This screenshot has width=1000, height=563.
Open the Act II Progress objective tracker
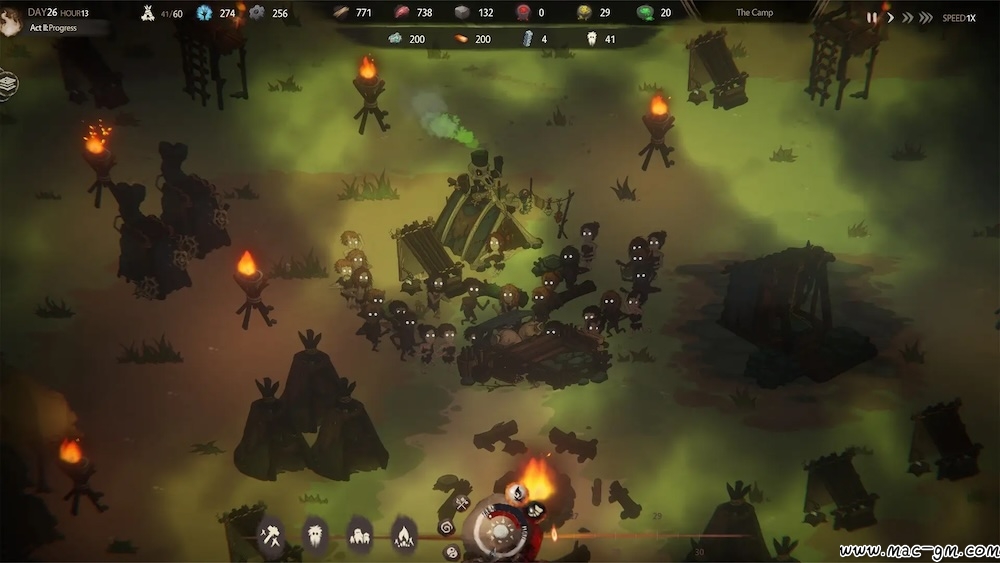54,28
